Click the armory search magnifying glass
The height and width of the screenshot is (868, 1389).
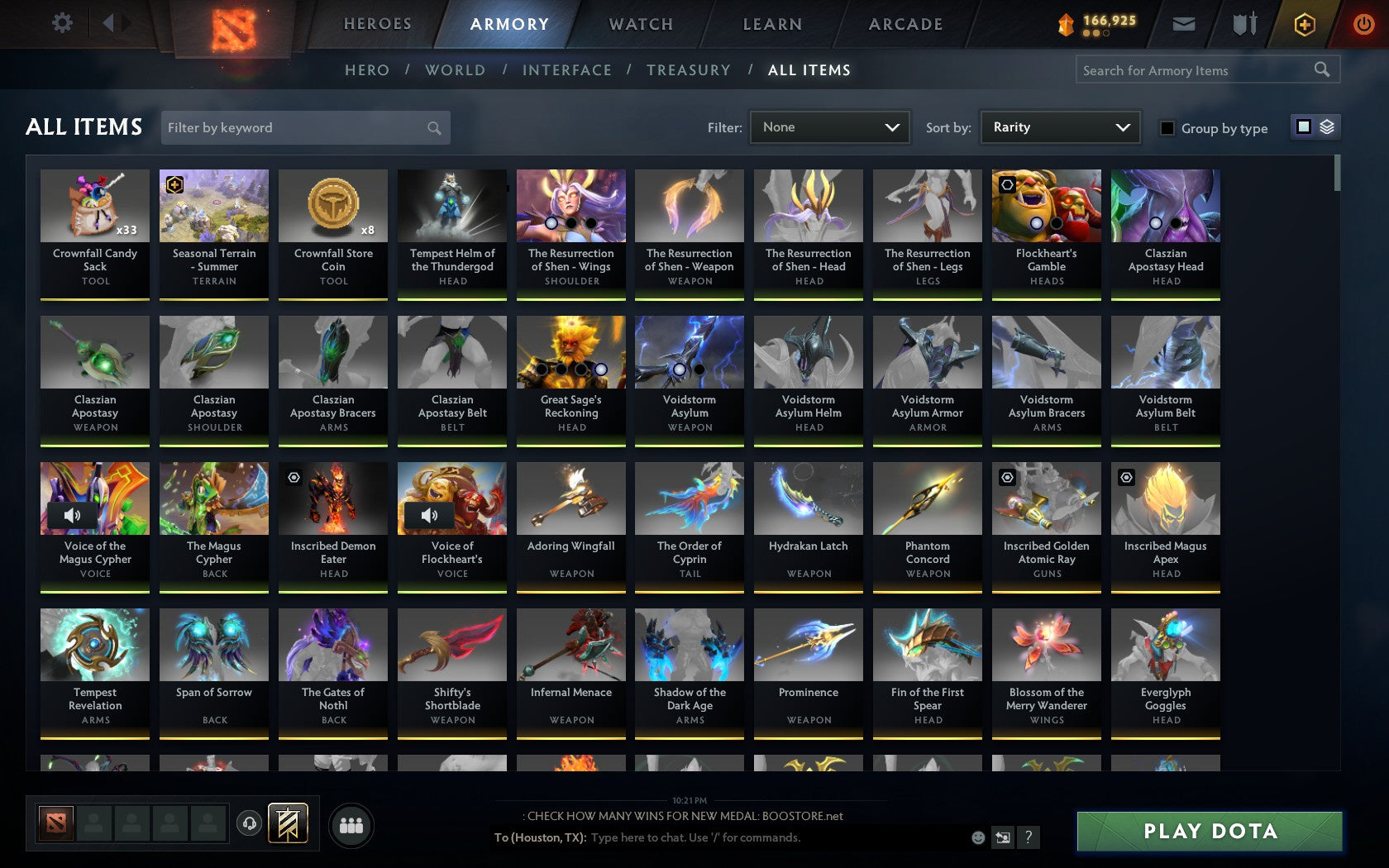[x=1321, y=70]
